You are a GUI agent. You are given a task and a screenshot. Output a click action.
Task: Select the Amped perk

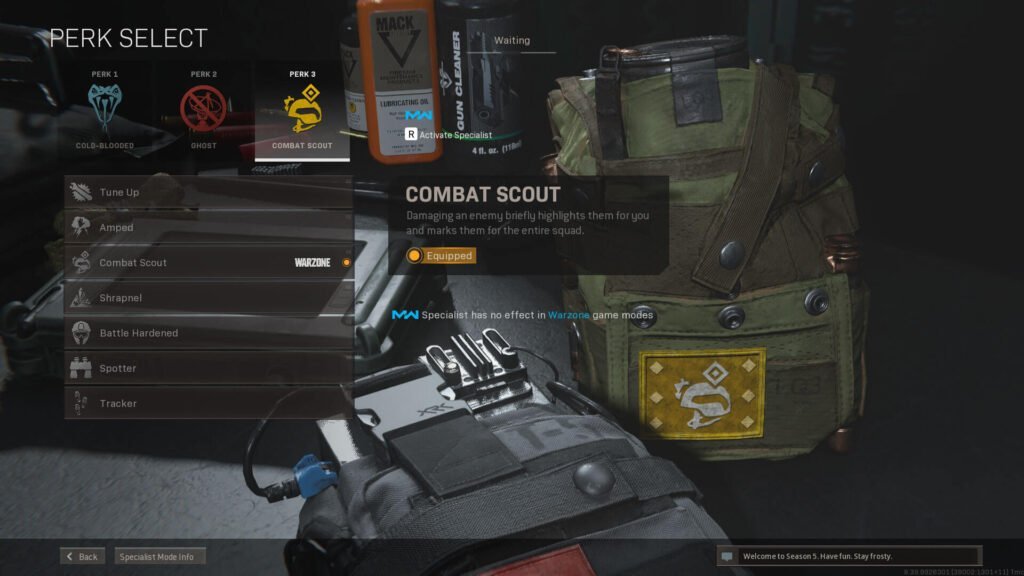pyautogui.click(x=208, y=227)
